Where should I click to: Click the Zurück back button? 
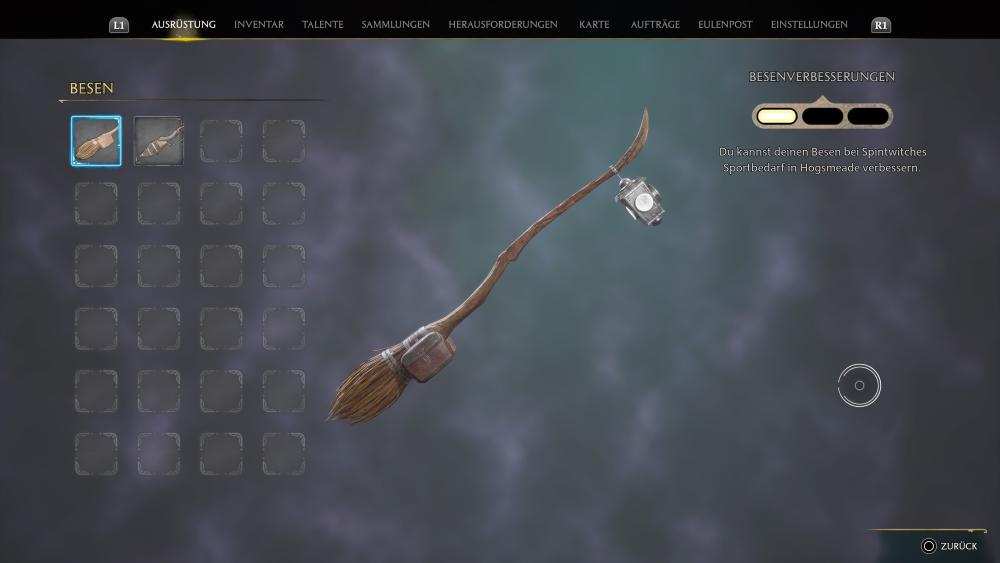(949, 546)
